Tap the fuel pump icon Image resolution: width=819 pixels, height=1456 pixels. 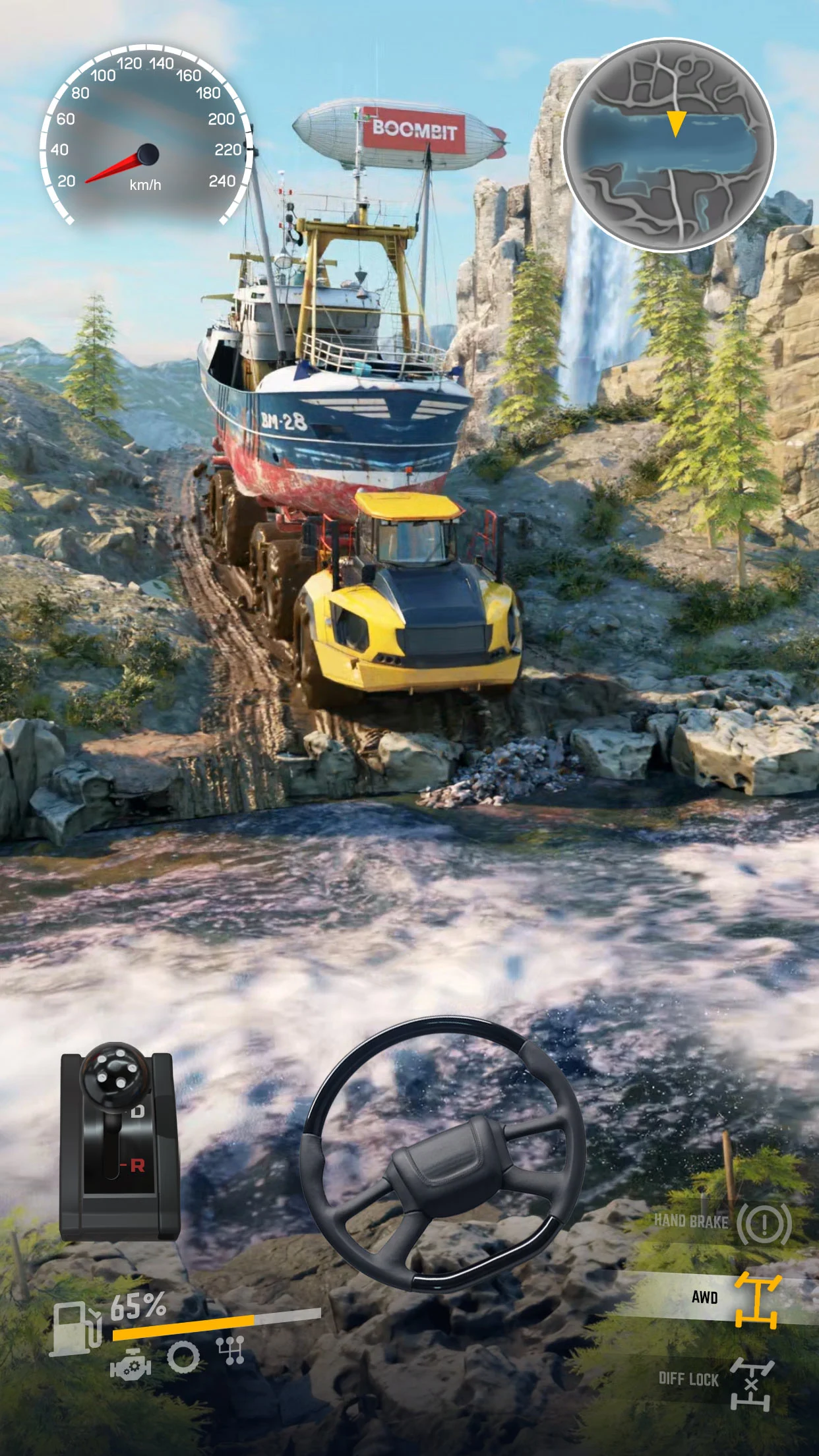pyautogui.click(x=76, y=1327)
